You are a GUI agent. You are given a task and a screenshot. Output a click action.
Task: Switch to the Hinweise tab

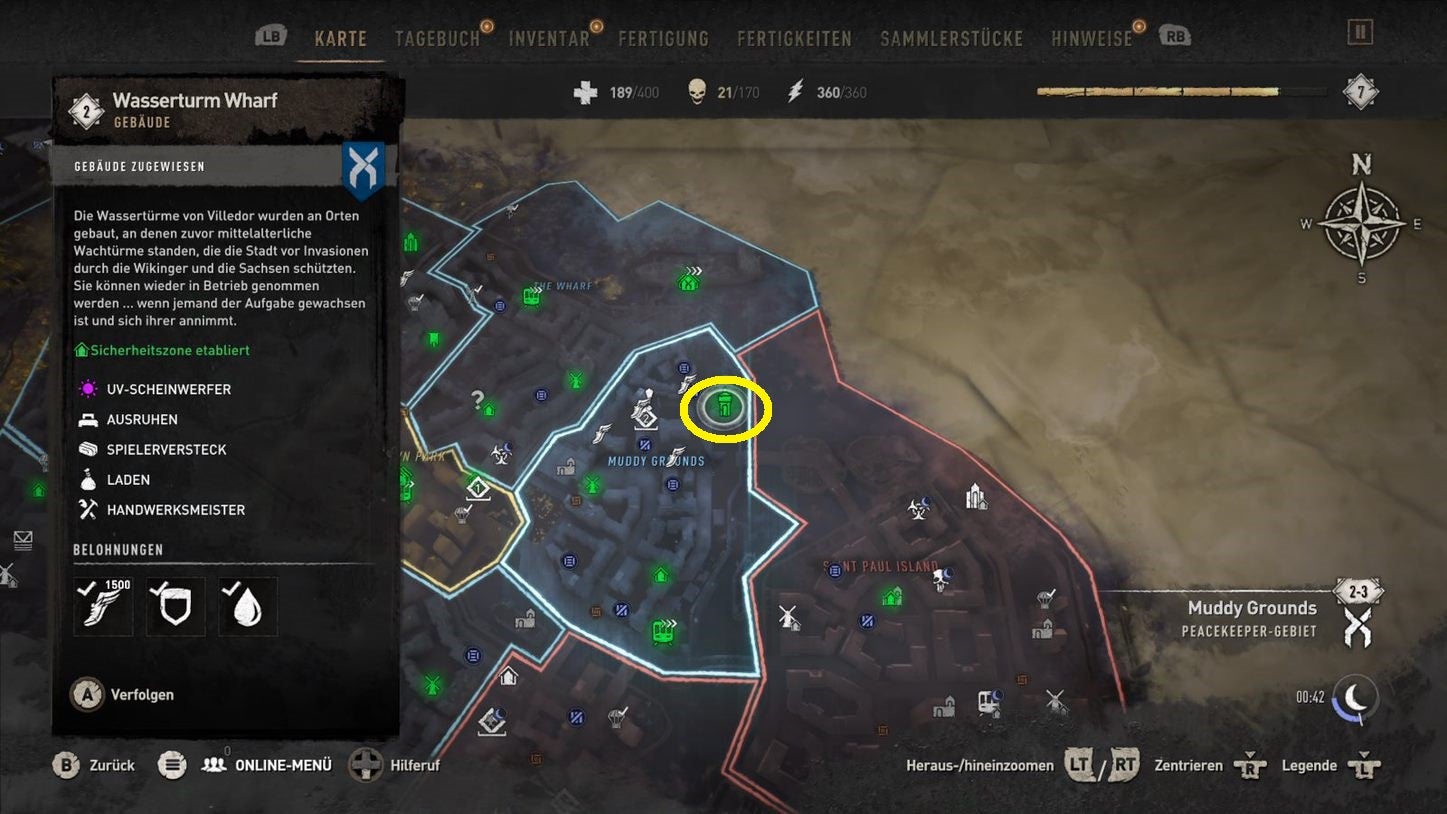coord(1091,39)
